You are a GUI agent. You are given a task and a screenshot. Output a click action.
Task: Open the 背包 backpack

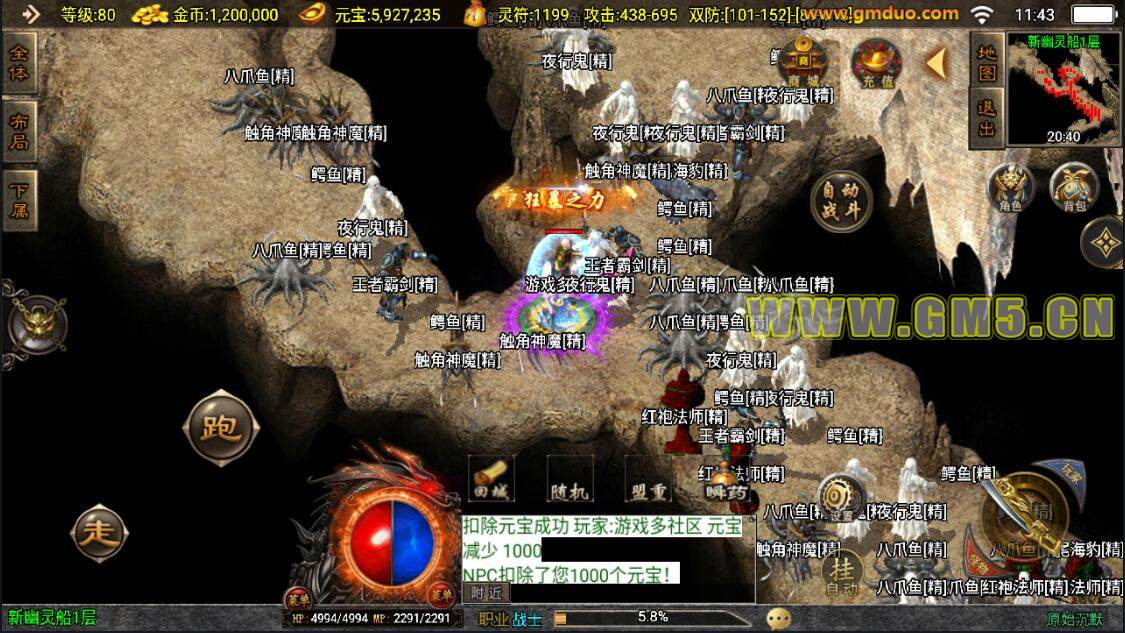click(x=1074, y=187)
